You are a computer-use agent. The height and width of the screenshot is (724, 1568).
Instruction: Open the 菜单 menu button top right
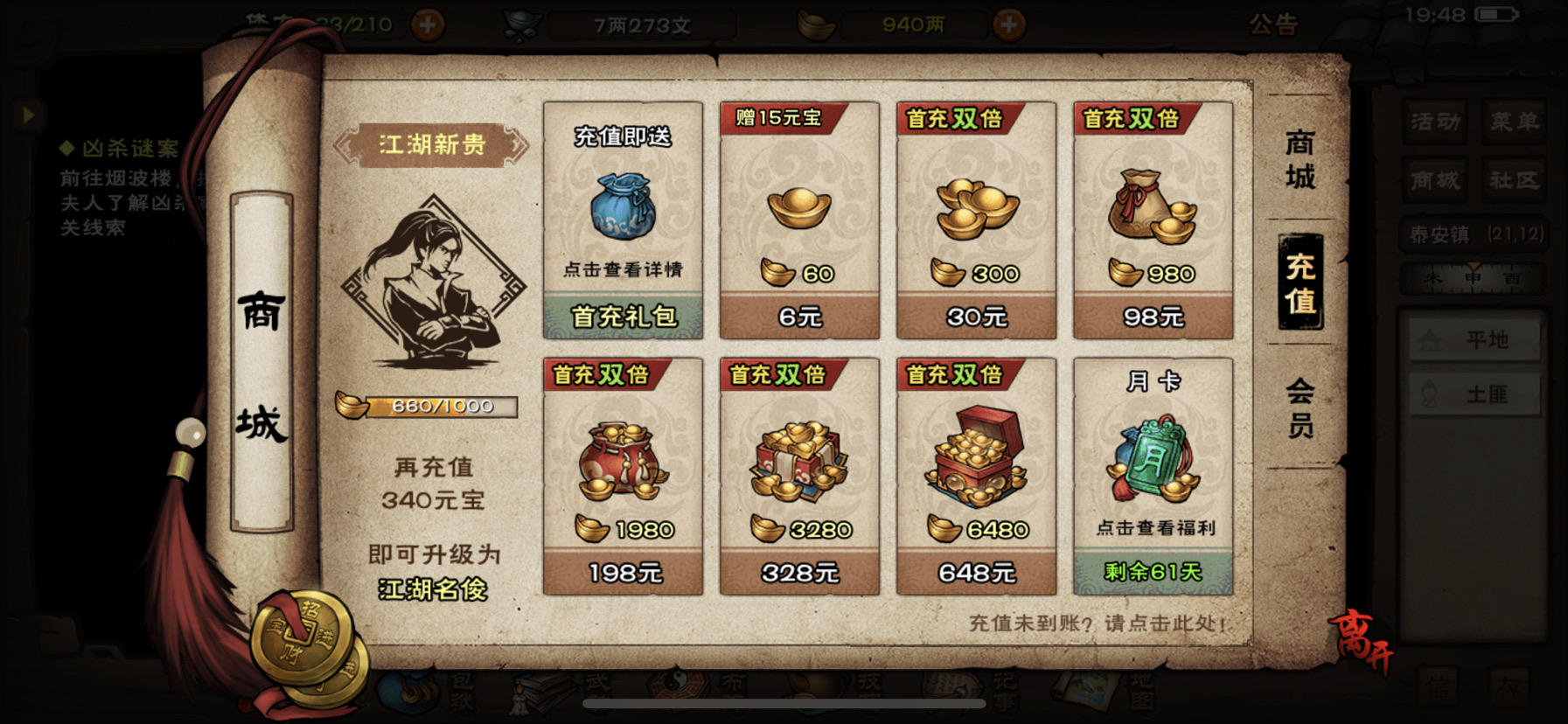(1516, 122)
